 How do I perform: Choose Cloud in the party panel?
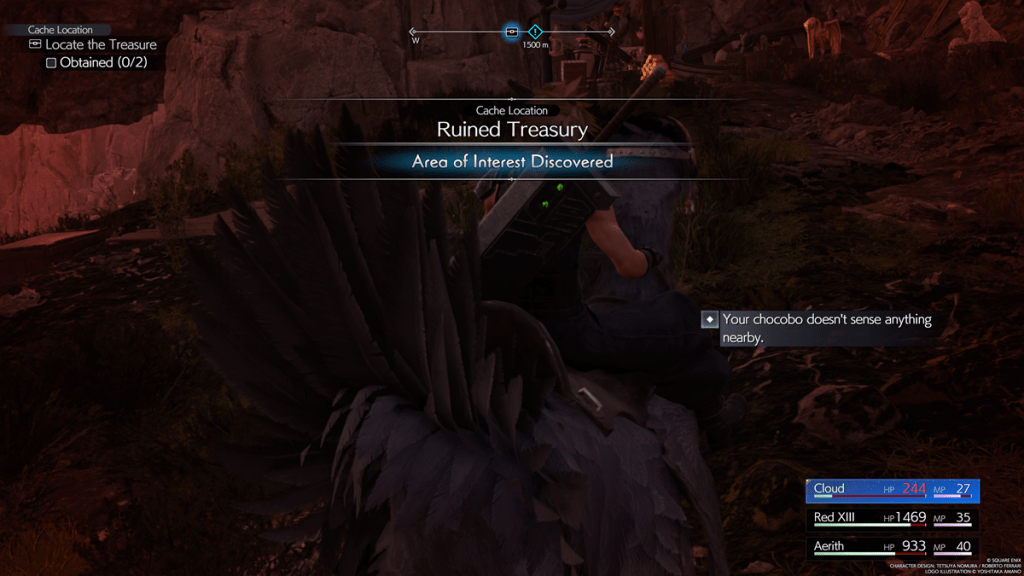tap(892, 490)
